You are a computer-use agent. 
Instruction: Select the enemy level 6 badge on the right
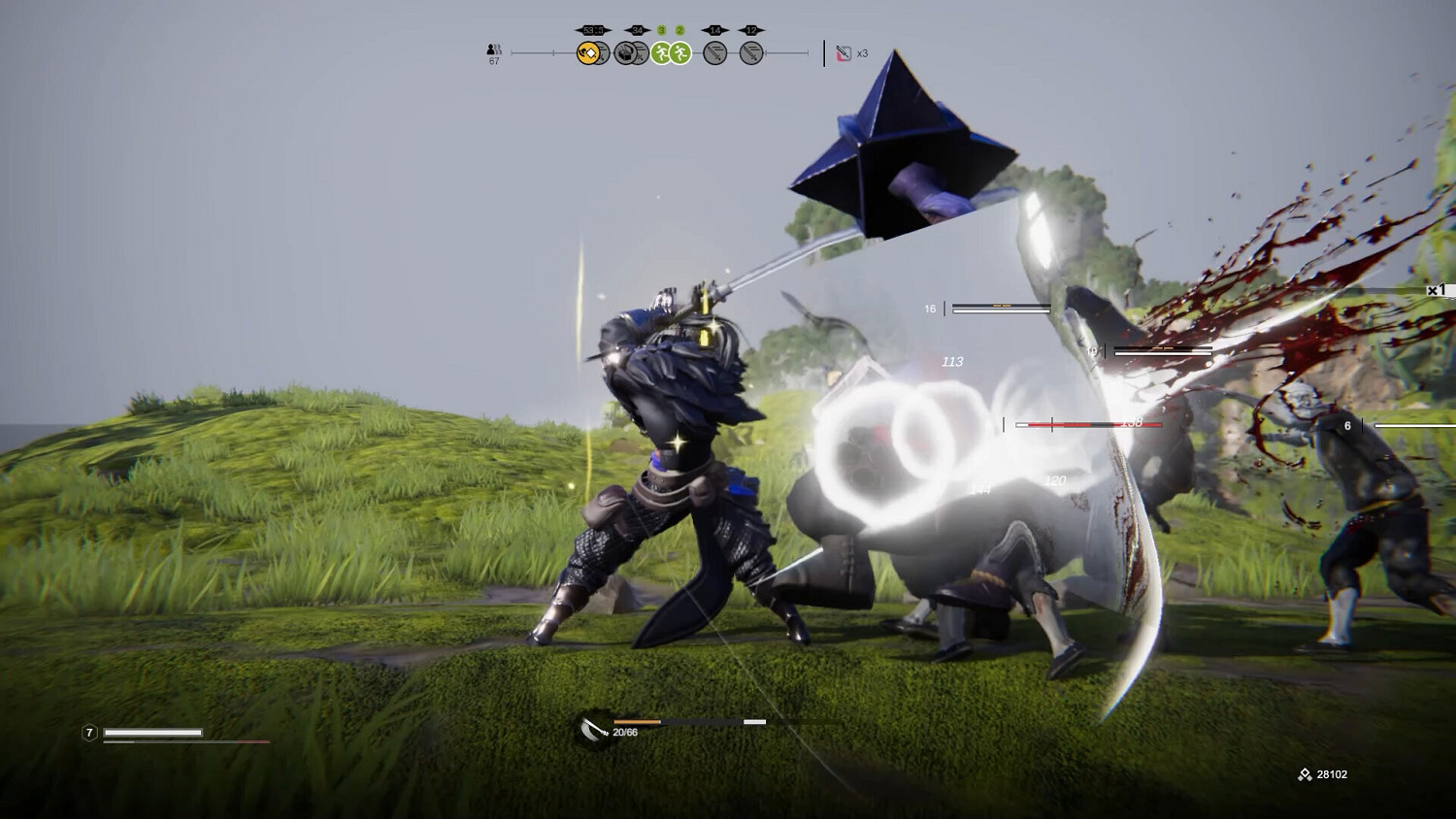(x=1347, y=424)
